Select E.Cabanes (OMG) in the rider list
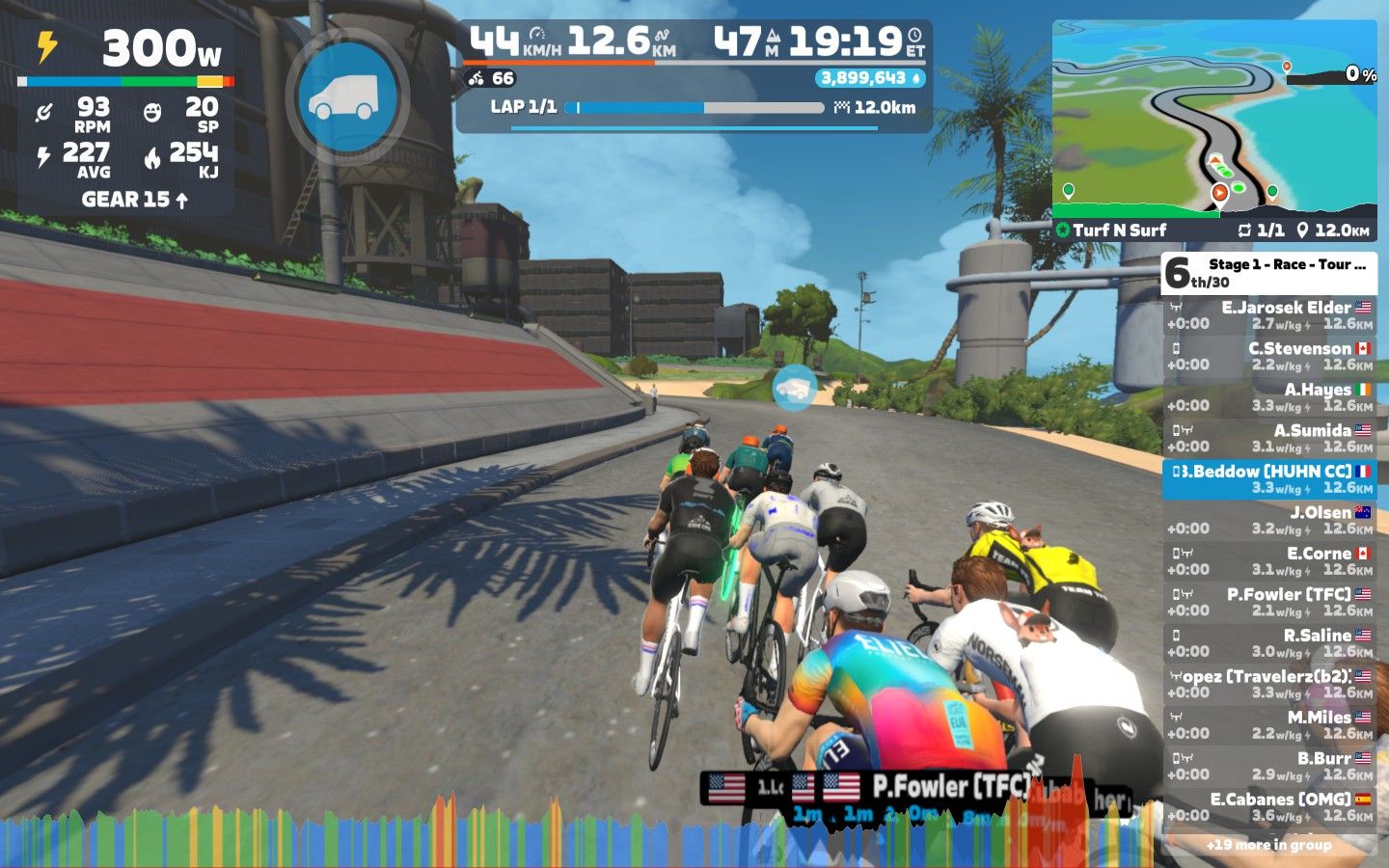The width and height of the screenshot is (1389, 868). 1268,807
